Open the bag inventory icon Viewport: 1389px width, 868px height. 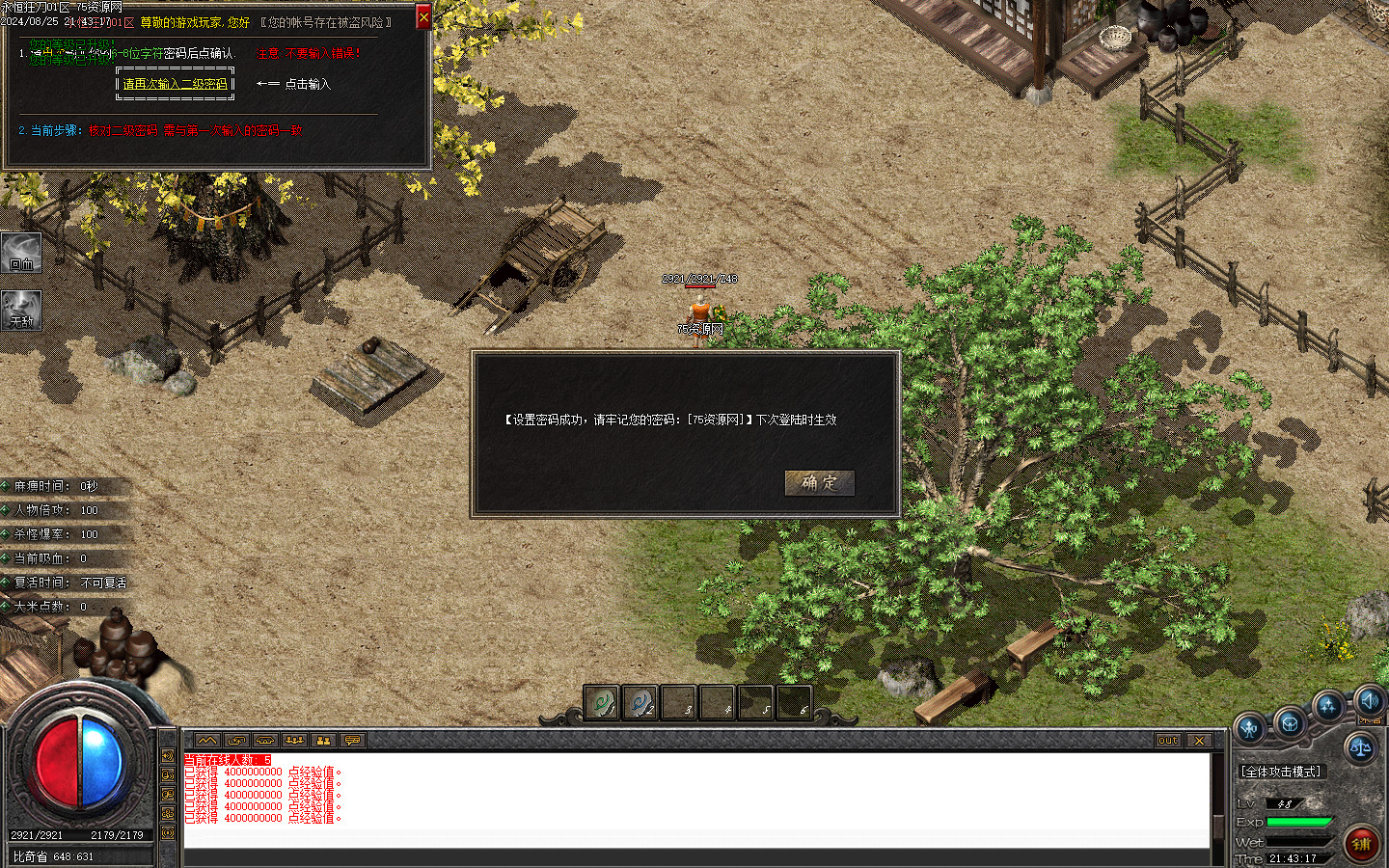1290,722
